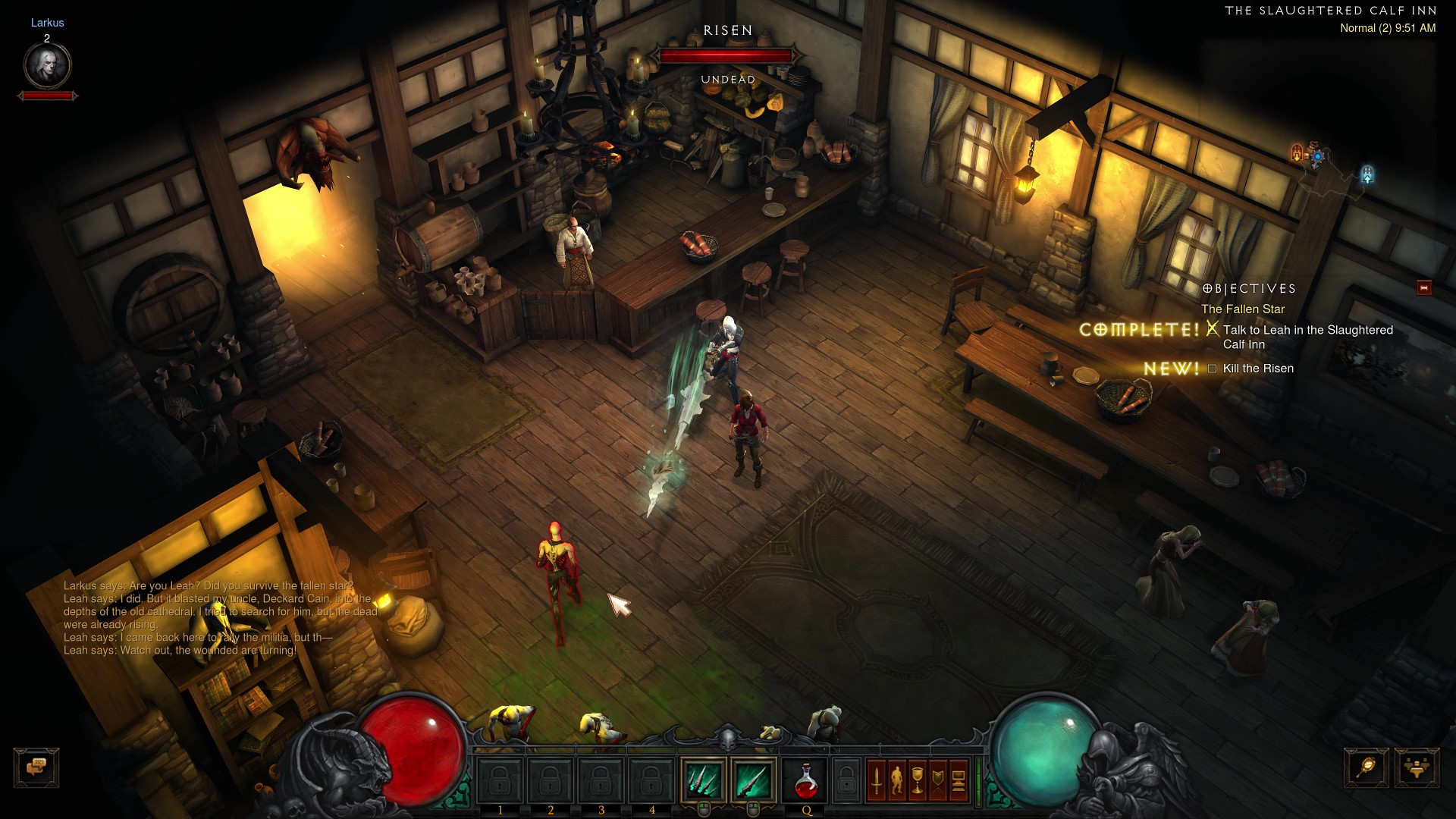
Task: Click the character silhouette menu button
Action: tap(897, 780)
